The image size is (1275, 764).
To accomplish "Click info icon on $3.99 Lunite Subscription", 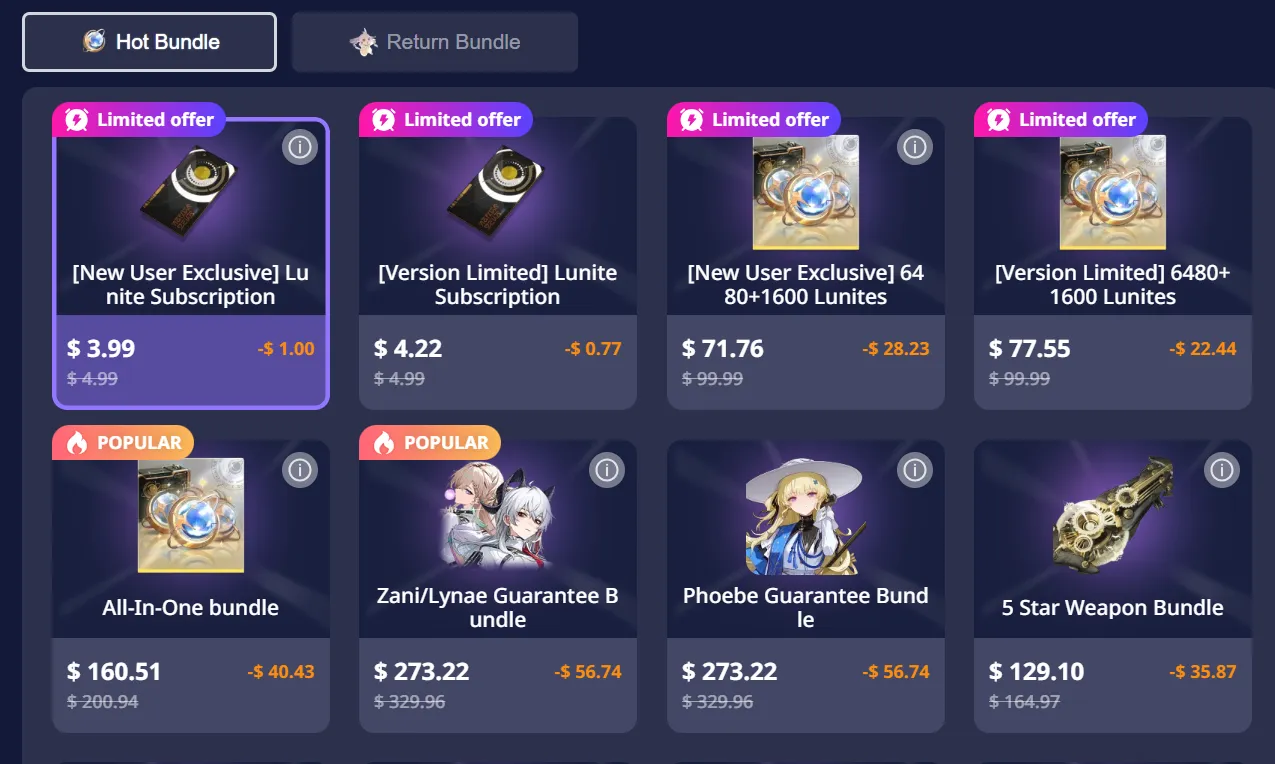I will coord(299,147).
